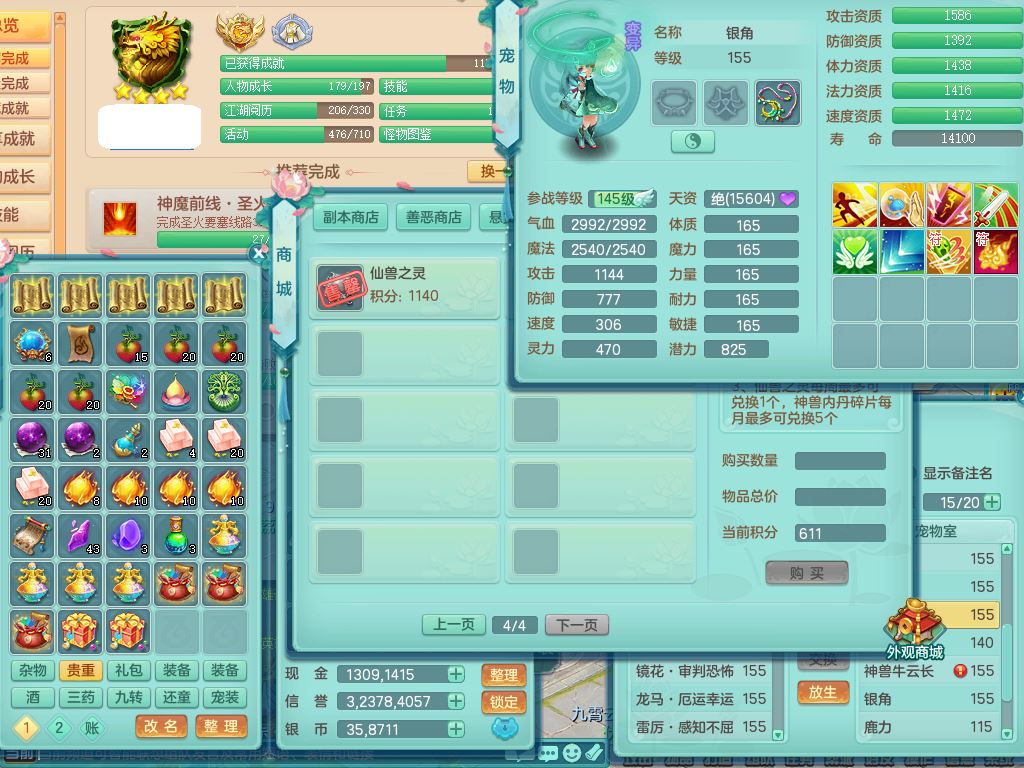Add 现金 using its plus button
This screenshot has width=1024, height=768.
coord(456,675)
